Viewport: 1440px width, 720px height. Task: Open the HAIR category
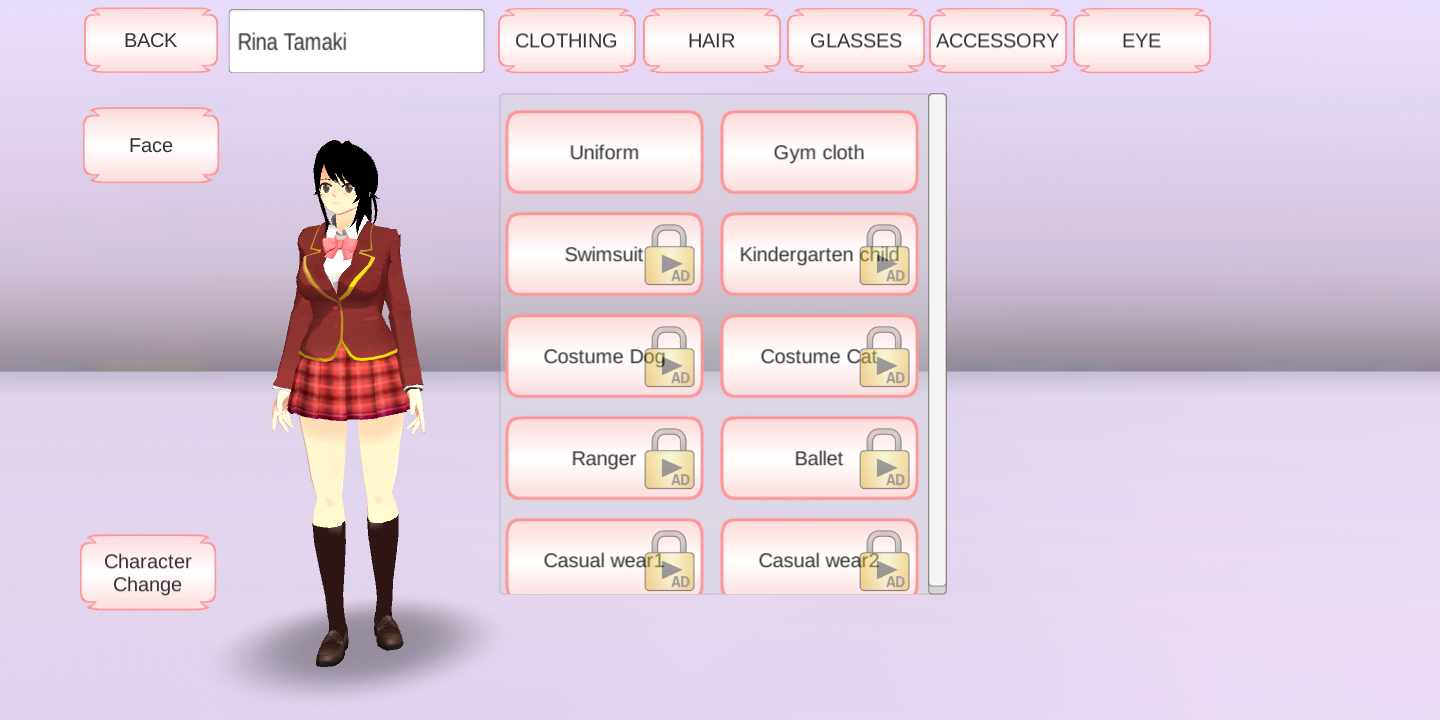tap(711, 41)
